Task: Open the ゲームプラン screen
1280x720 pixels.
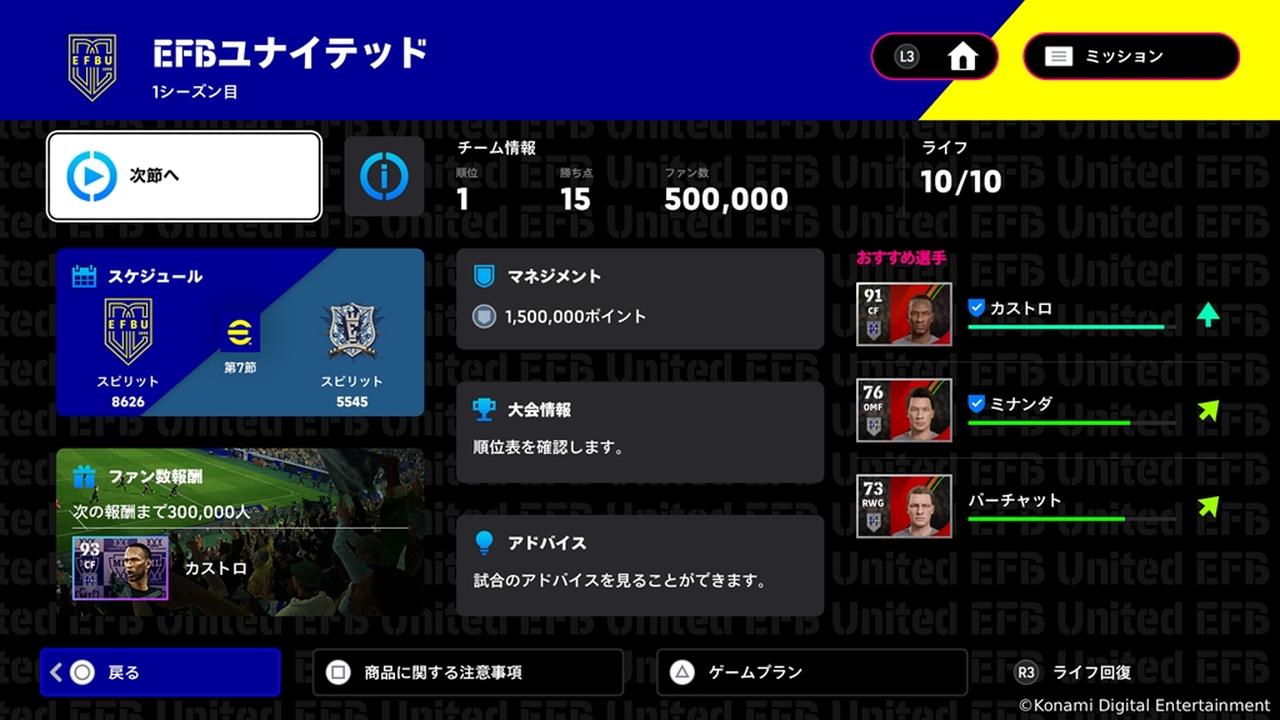Action: click(810, 672)
